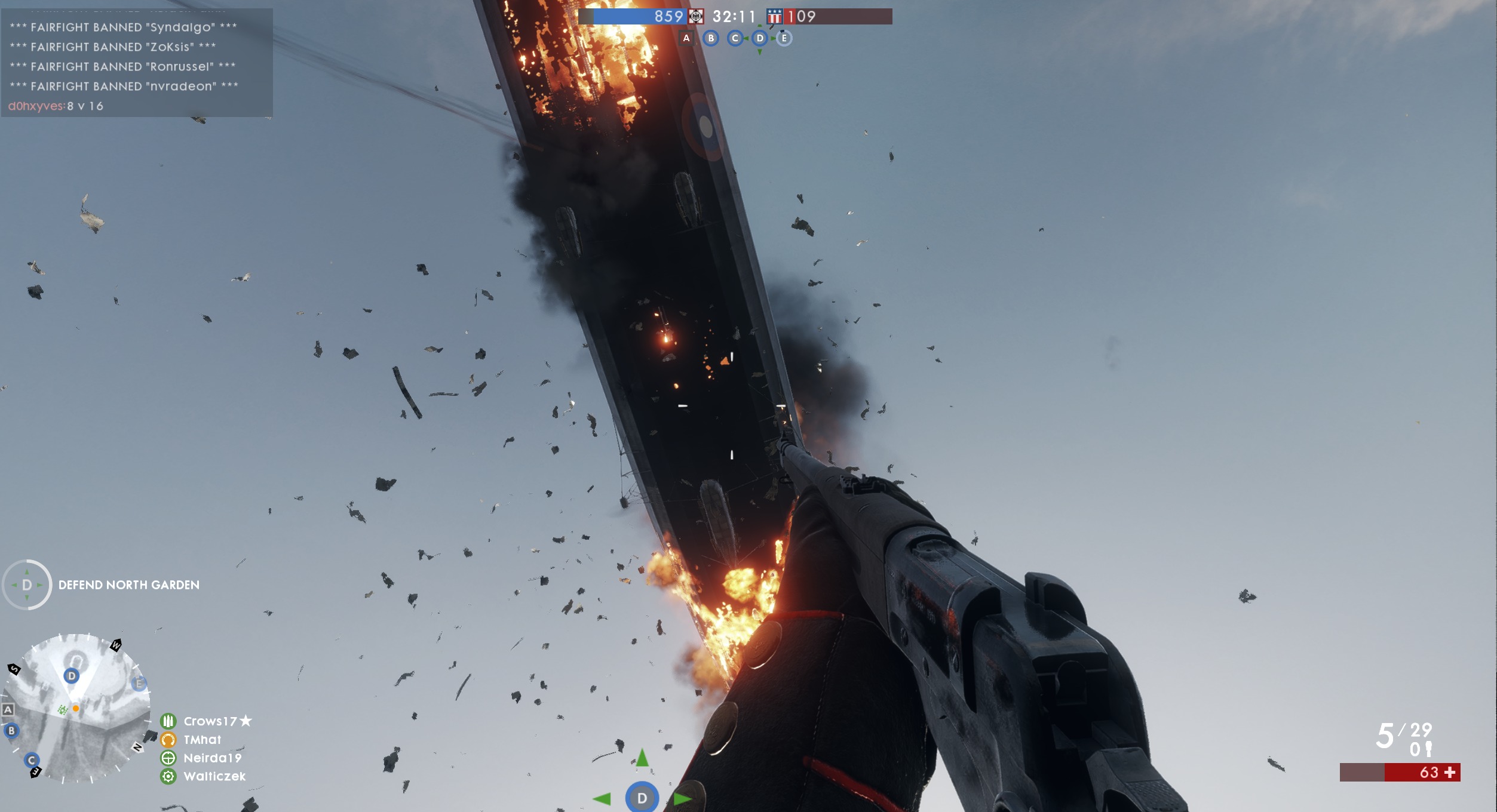1497x812 pixels.
Task: Select the B flag in the top objective bar
Action: tap(711, 38)
